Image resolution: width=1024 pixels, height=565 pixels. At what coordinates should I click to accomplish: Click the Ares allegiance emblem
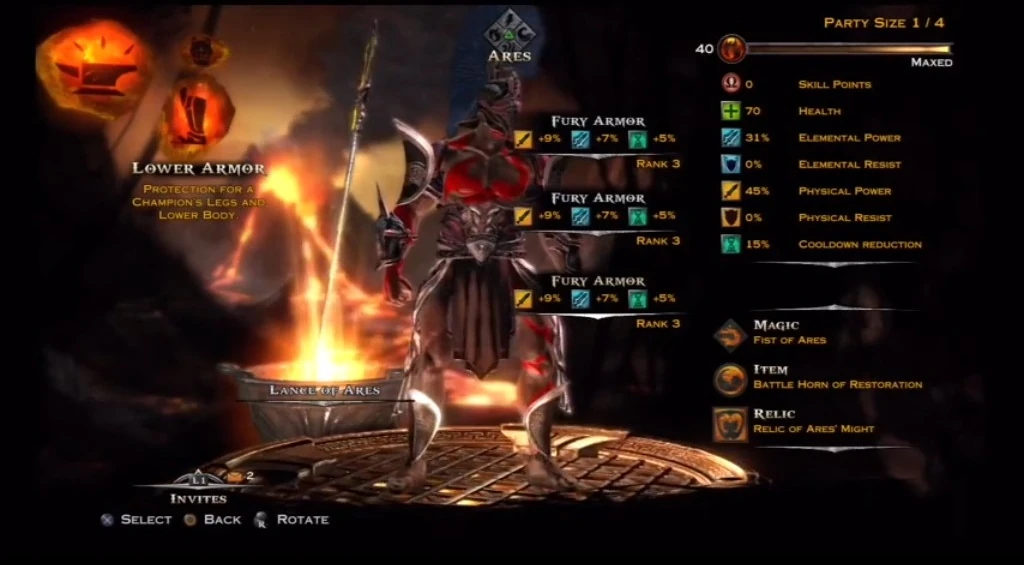point(509,30)
